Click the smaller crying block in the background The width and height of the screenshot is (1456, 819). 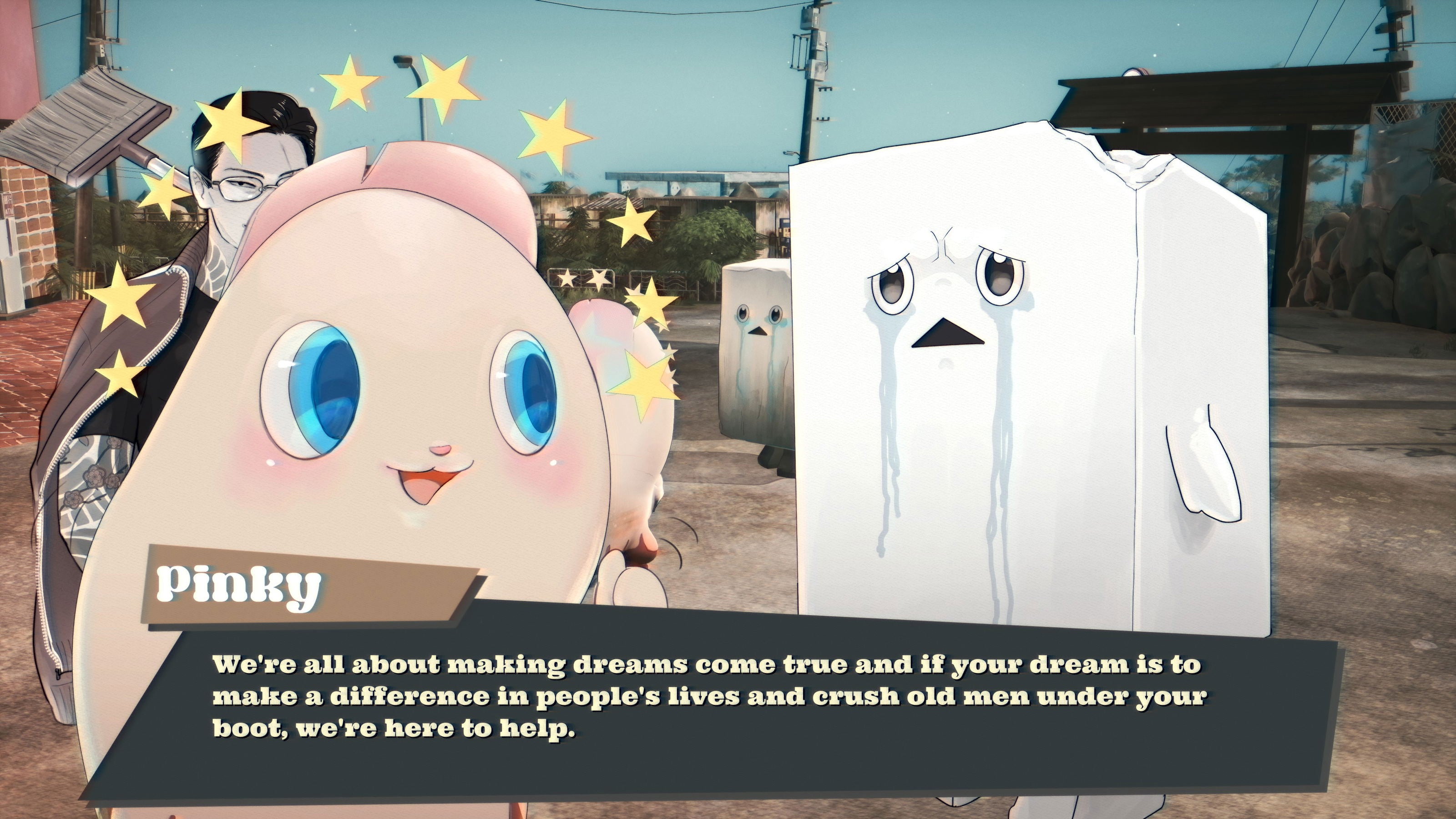click(x=758, y=334)
